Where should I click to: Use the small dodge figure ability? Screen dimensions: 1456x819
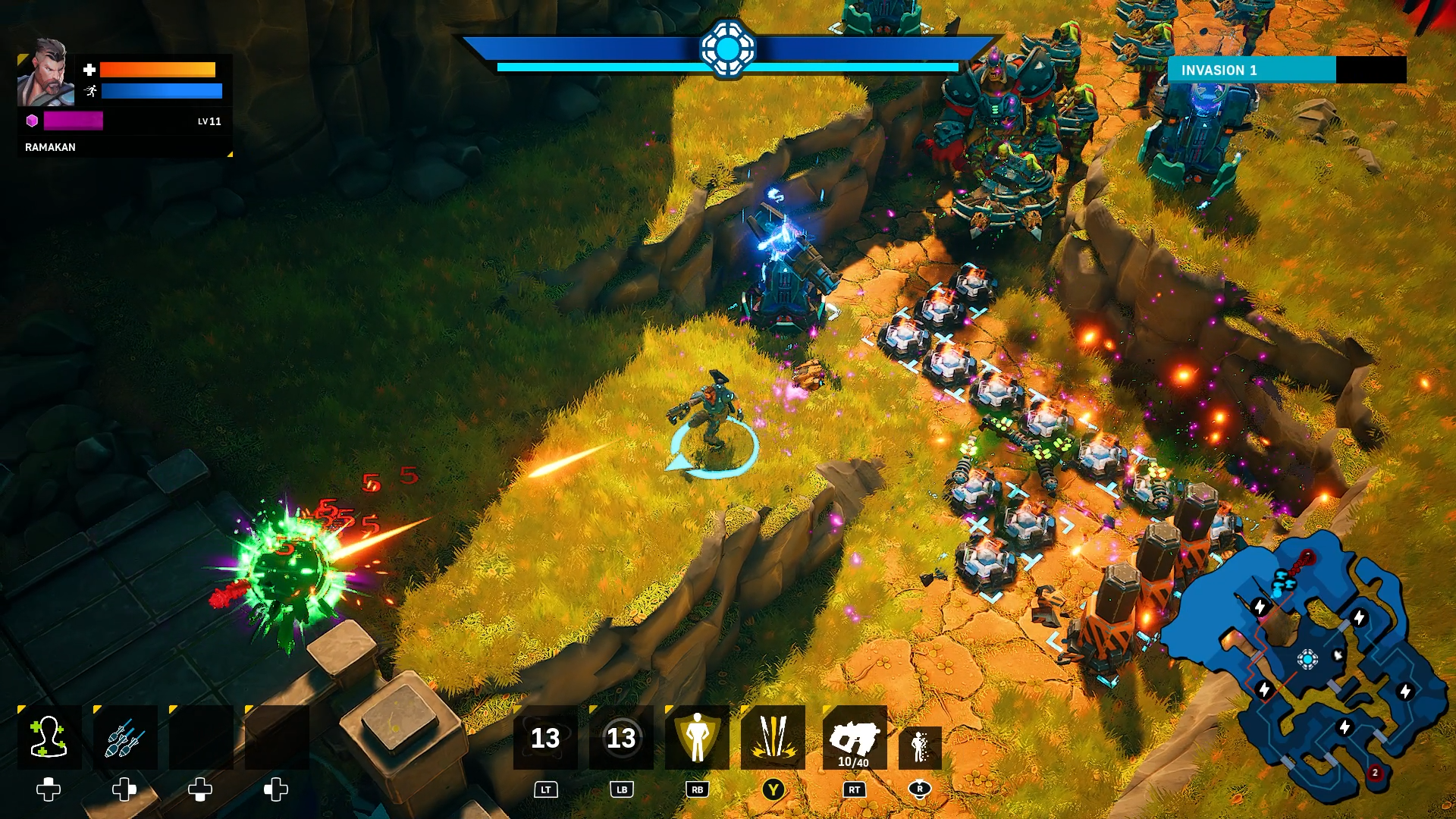[x=920, y=747]
